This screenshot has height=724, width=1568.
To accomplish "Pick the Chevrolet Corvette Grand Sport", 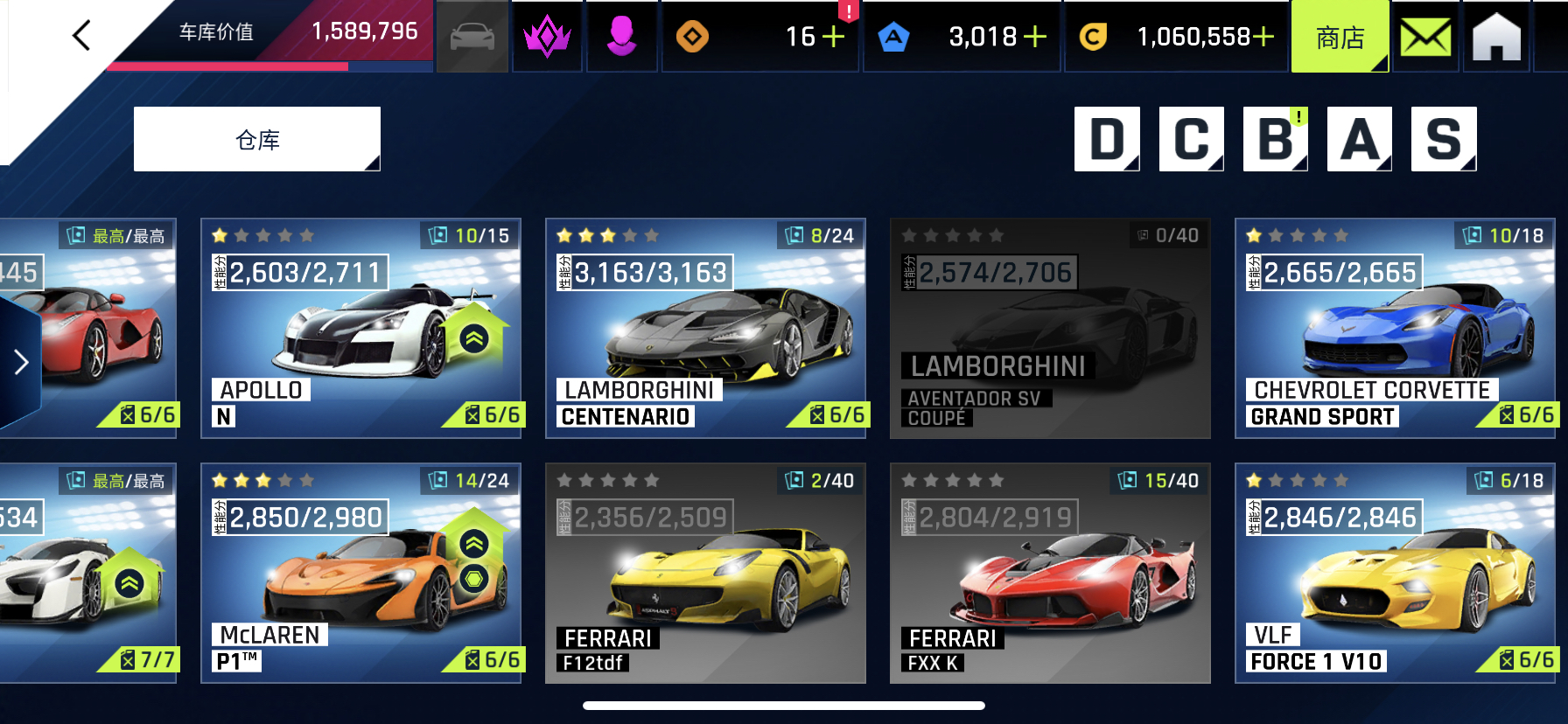I will [1395, 328].
